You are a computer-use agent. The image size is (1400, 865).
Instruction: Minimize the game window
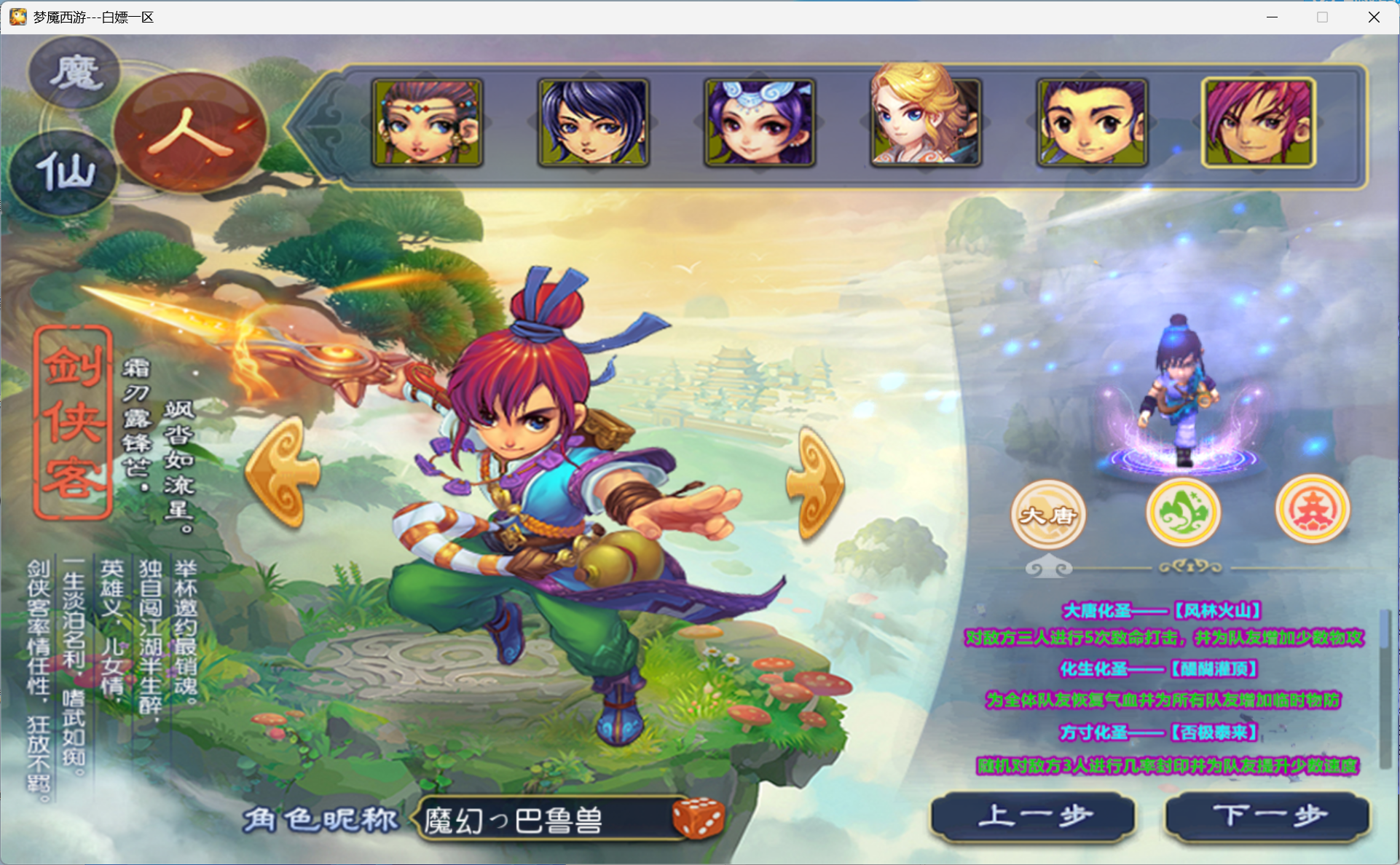tap(1272, 17)
